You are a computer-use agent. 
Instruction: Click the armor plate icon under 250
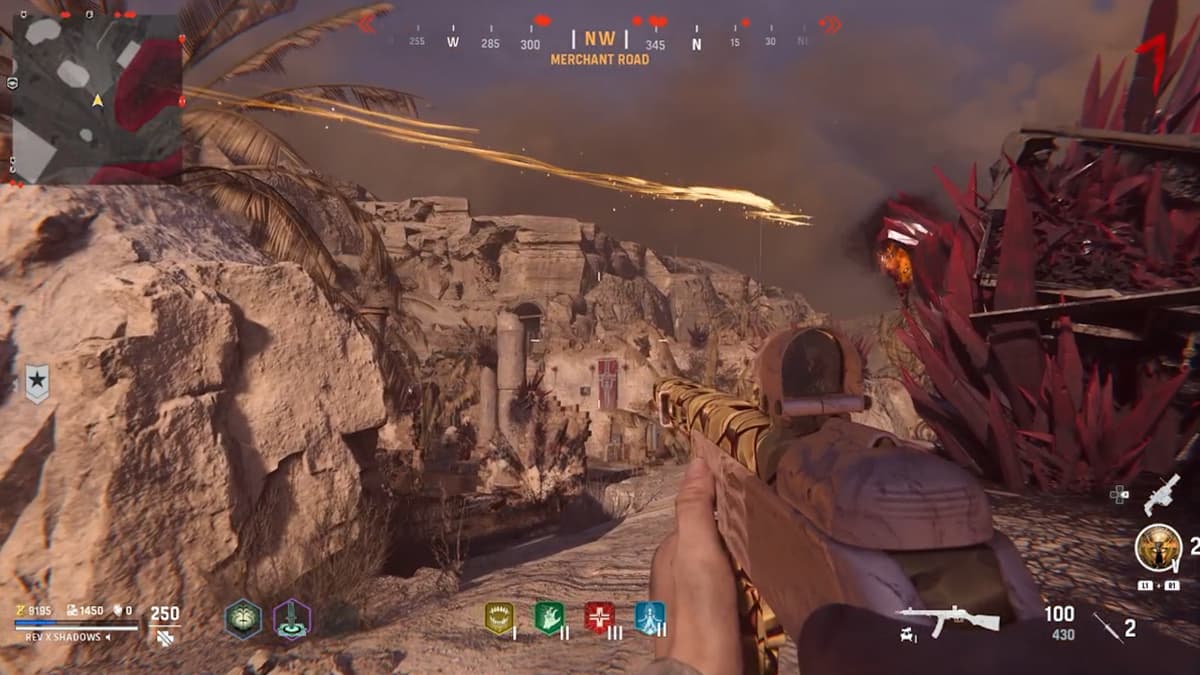tap(164, 637)
